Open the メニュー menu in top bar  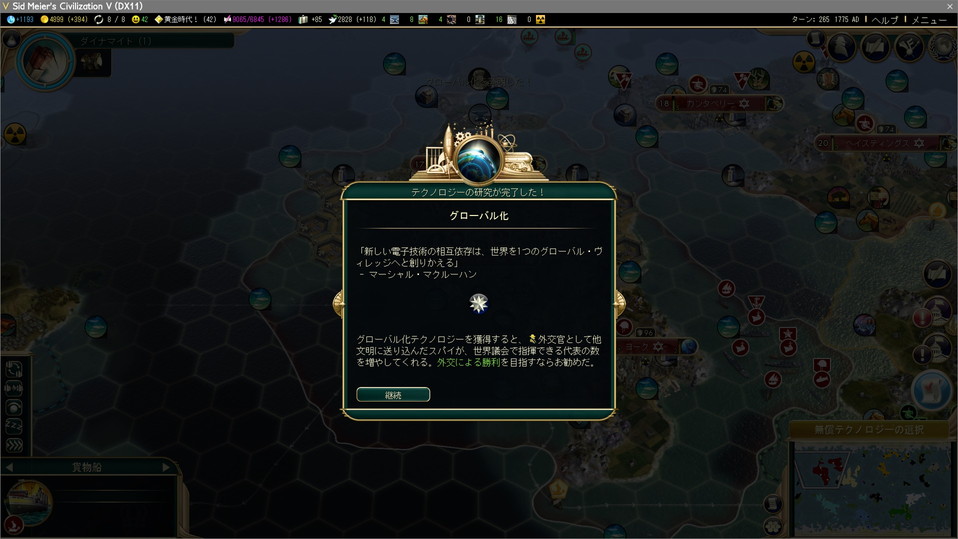tap(929, 19)
